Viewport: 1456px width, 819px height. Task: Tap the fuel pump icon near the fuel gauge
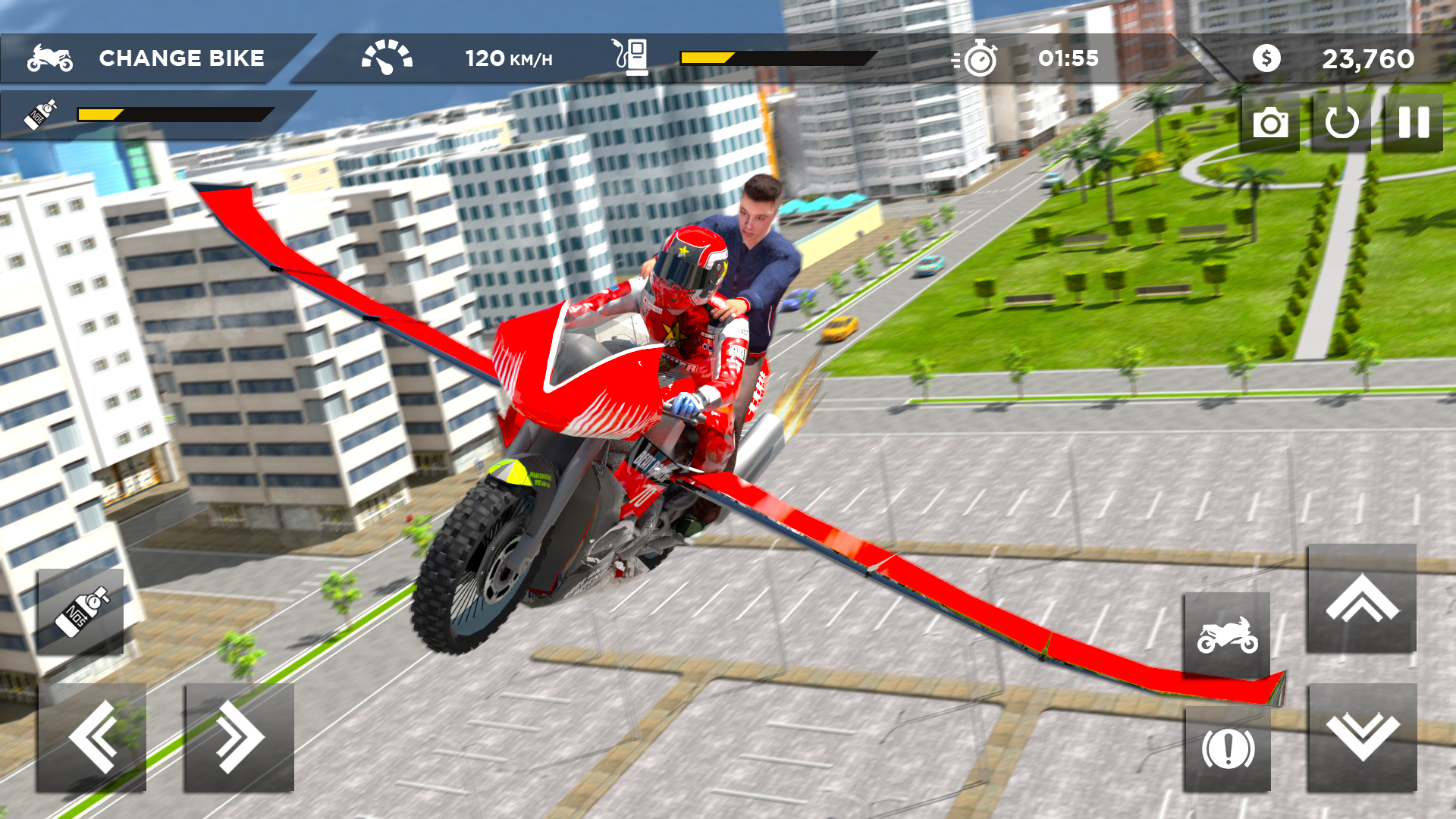[x=634, y=56]
